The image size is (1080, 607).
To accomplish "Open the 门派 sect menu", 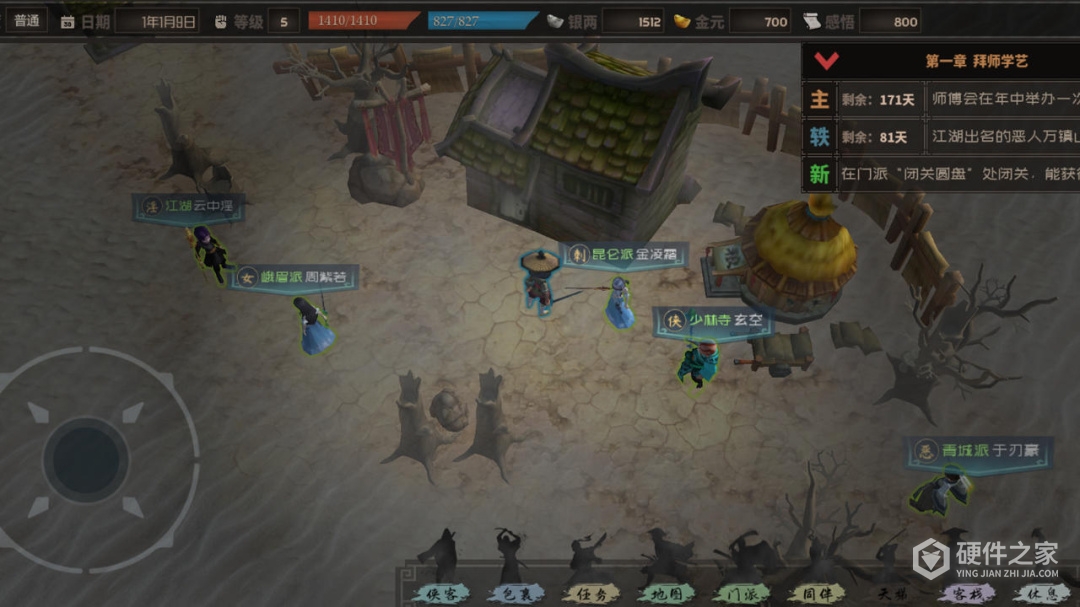I will [x=741, y=591].
